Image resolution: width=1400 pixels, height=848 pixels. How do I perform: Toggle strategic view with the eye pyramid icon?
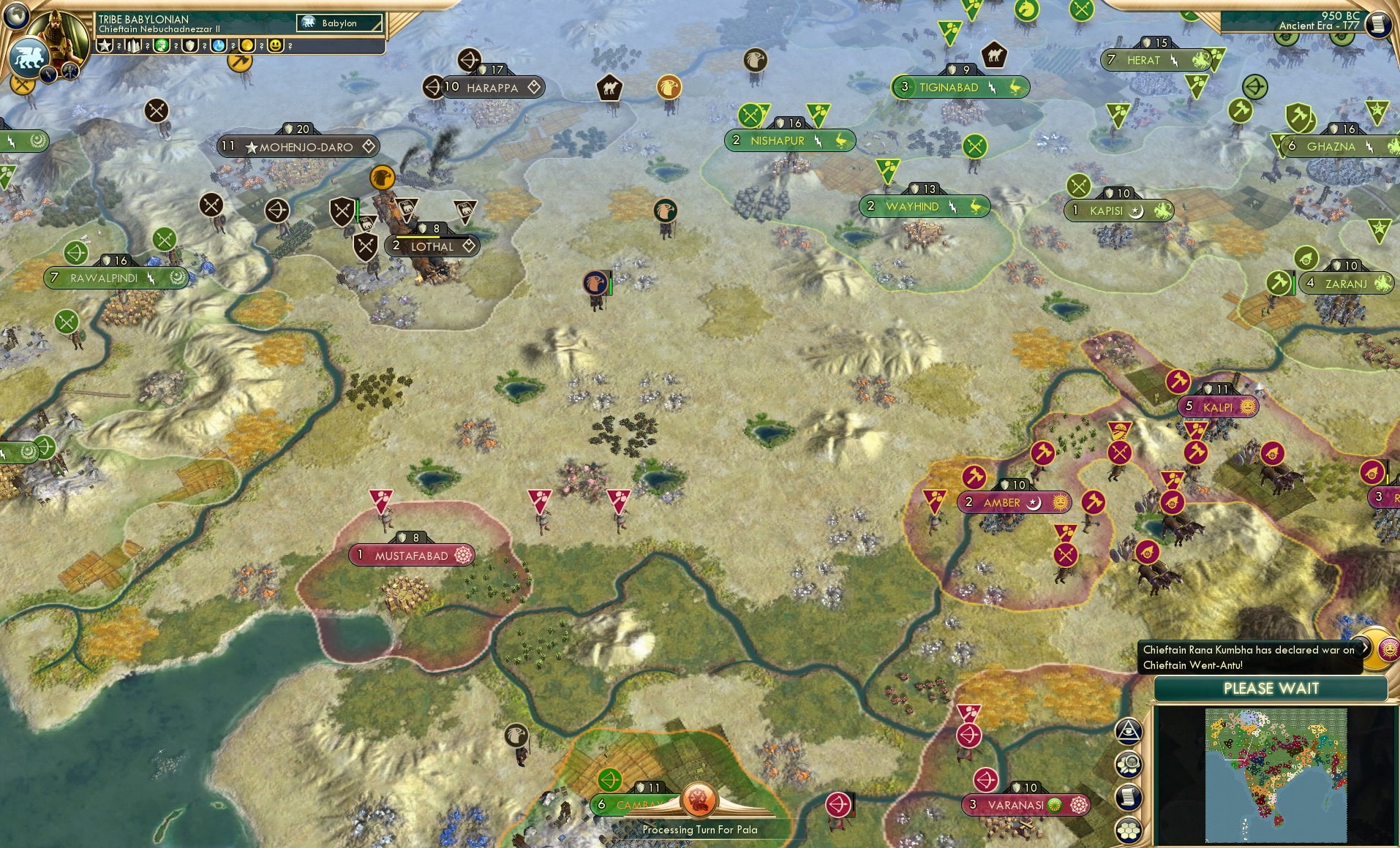tap(1129, 730)
